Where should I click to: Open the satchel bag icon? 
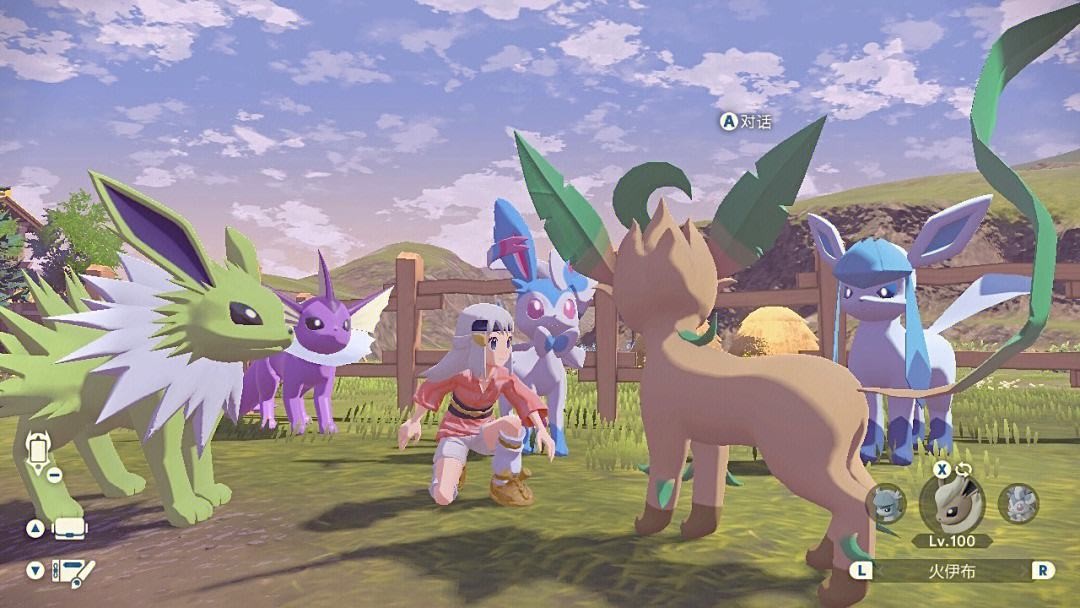pyautogui.click(x=71, y=528)
